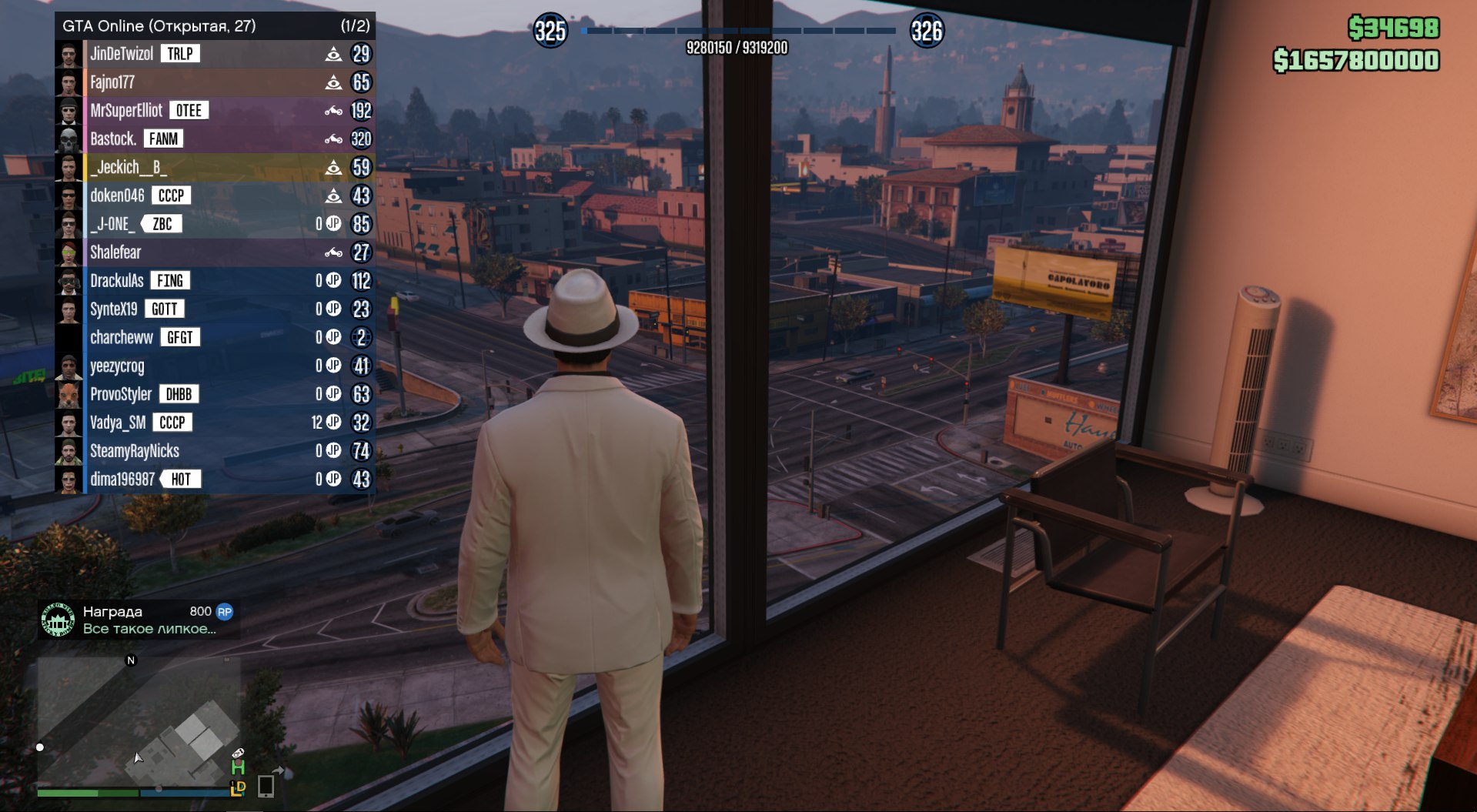This screenshot has width=1477, height=812.
Task: Choose the SynteX19 player row
Action: [114, 309]
